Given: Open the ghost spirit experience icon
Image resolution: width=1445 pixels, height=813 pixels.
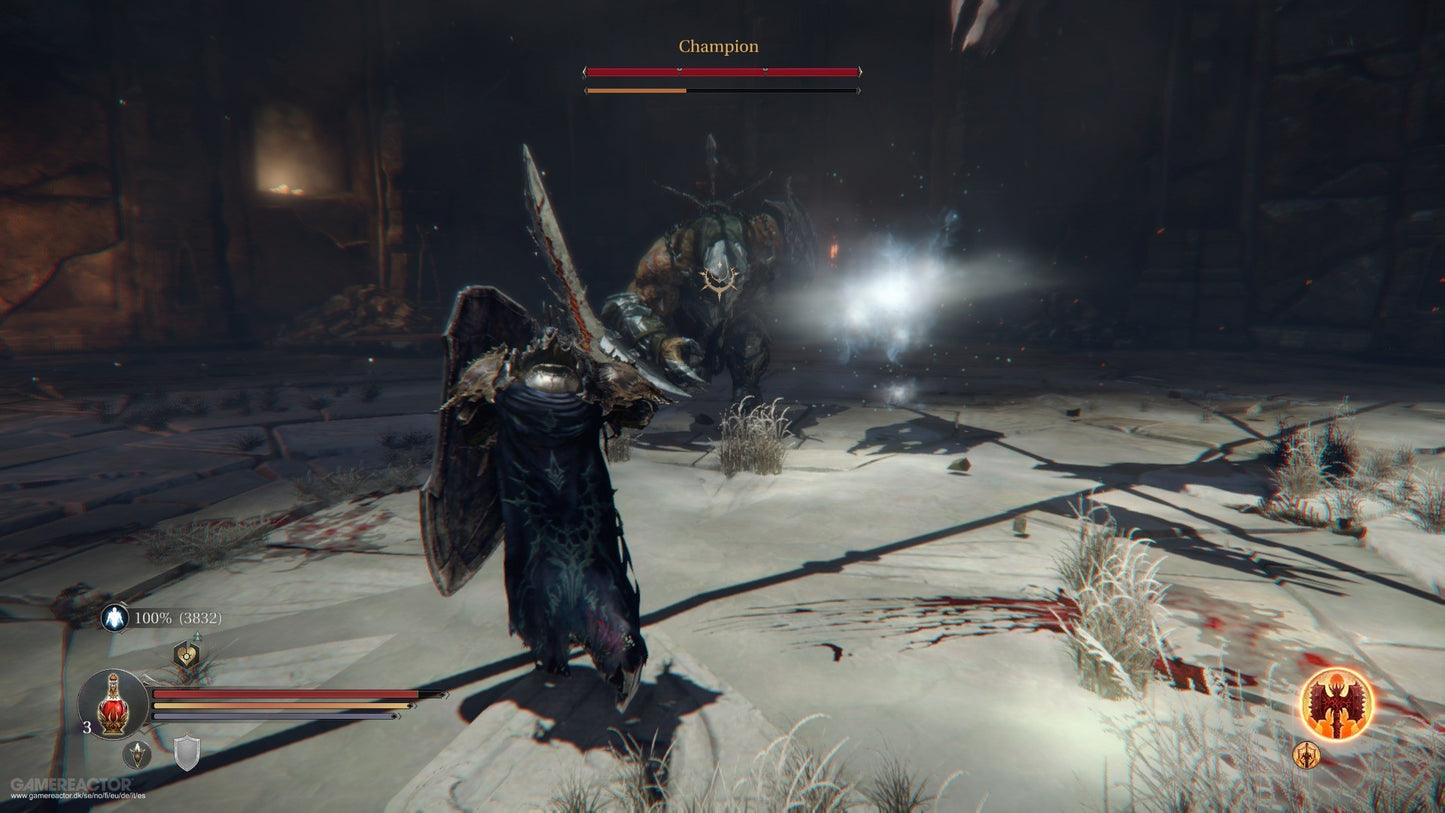Looking at the screenshot, I should (x=114, y=617).
